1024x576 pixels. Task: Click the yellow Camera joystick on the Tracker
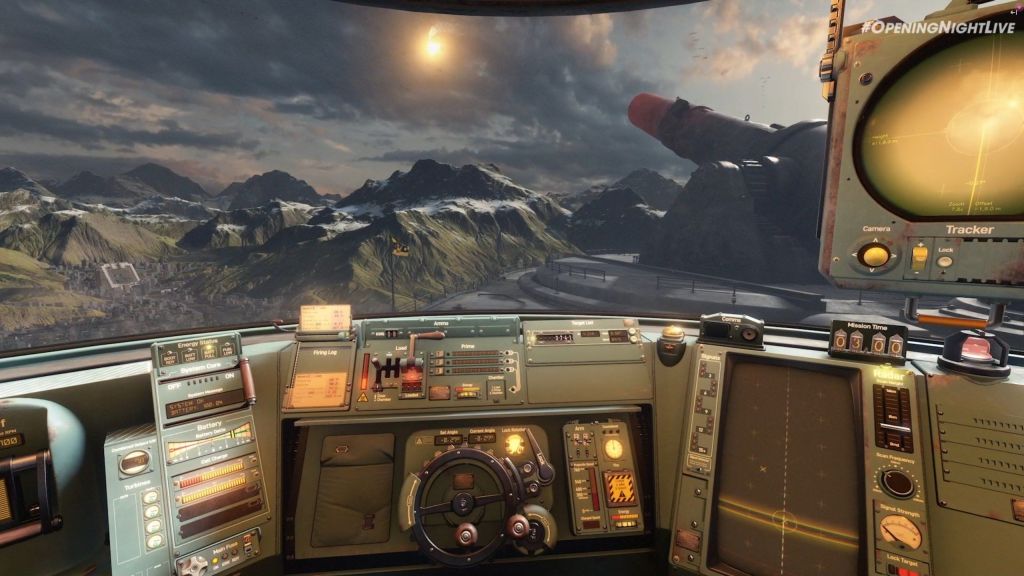(x=875, y=255)
